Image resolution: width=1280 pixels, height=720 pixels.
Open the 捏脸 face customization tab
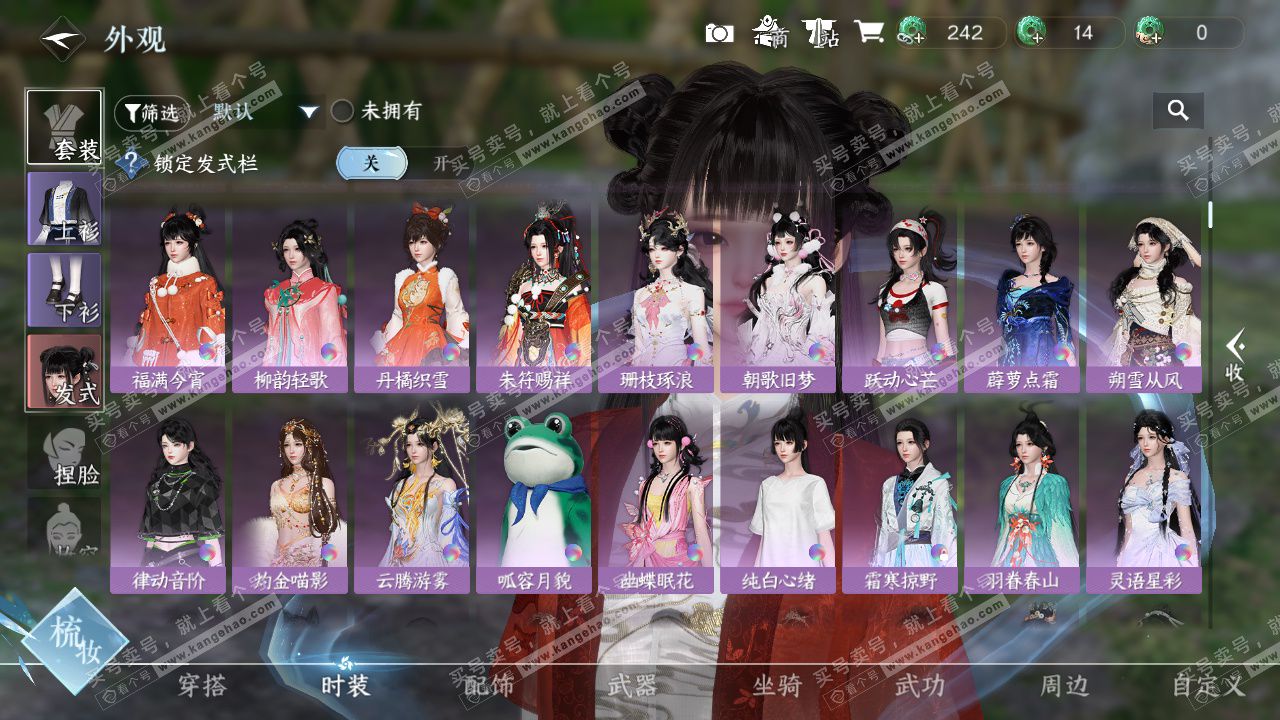point(64,455)
